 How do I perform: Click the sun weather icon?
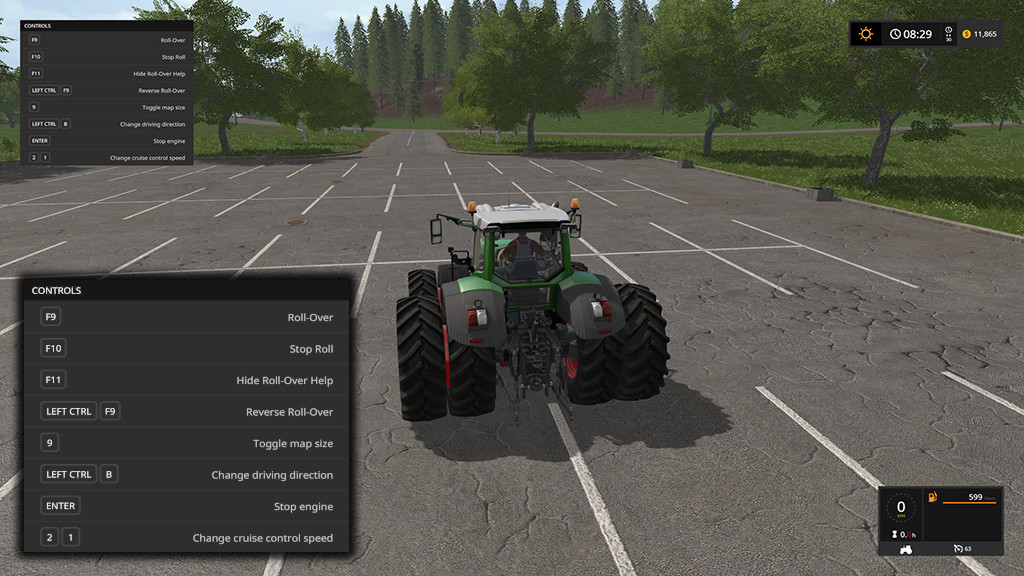click(866, 34)
